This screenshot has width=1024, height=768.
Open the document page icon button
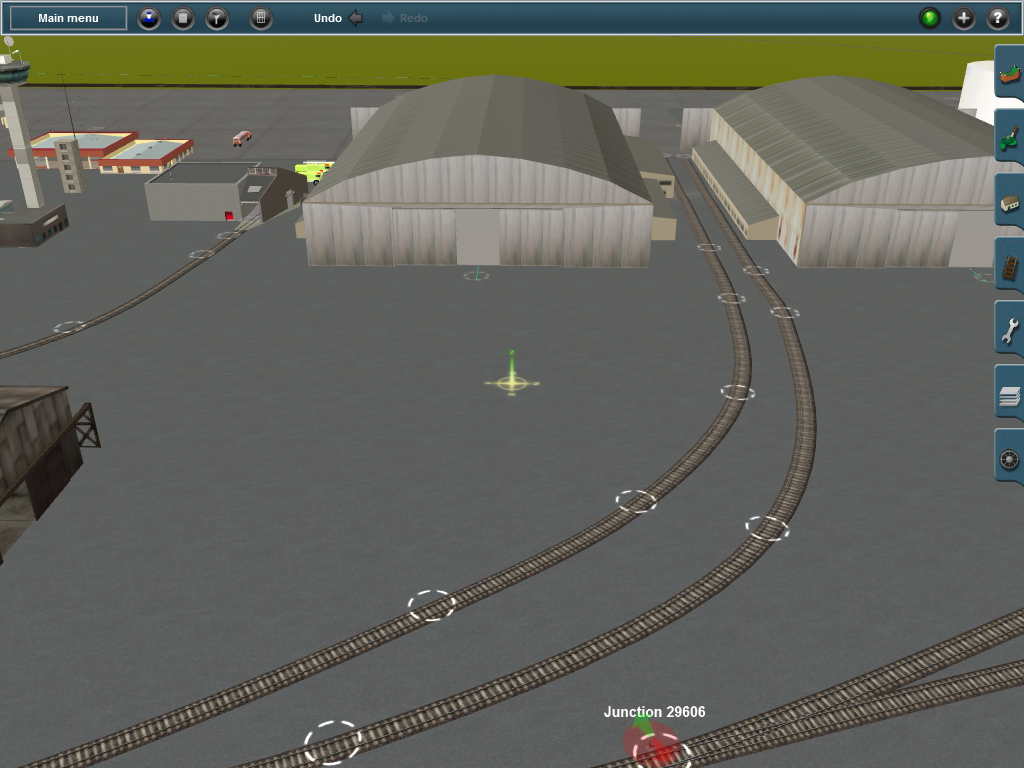click(x=183, y=18)
